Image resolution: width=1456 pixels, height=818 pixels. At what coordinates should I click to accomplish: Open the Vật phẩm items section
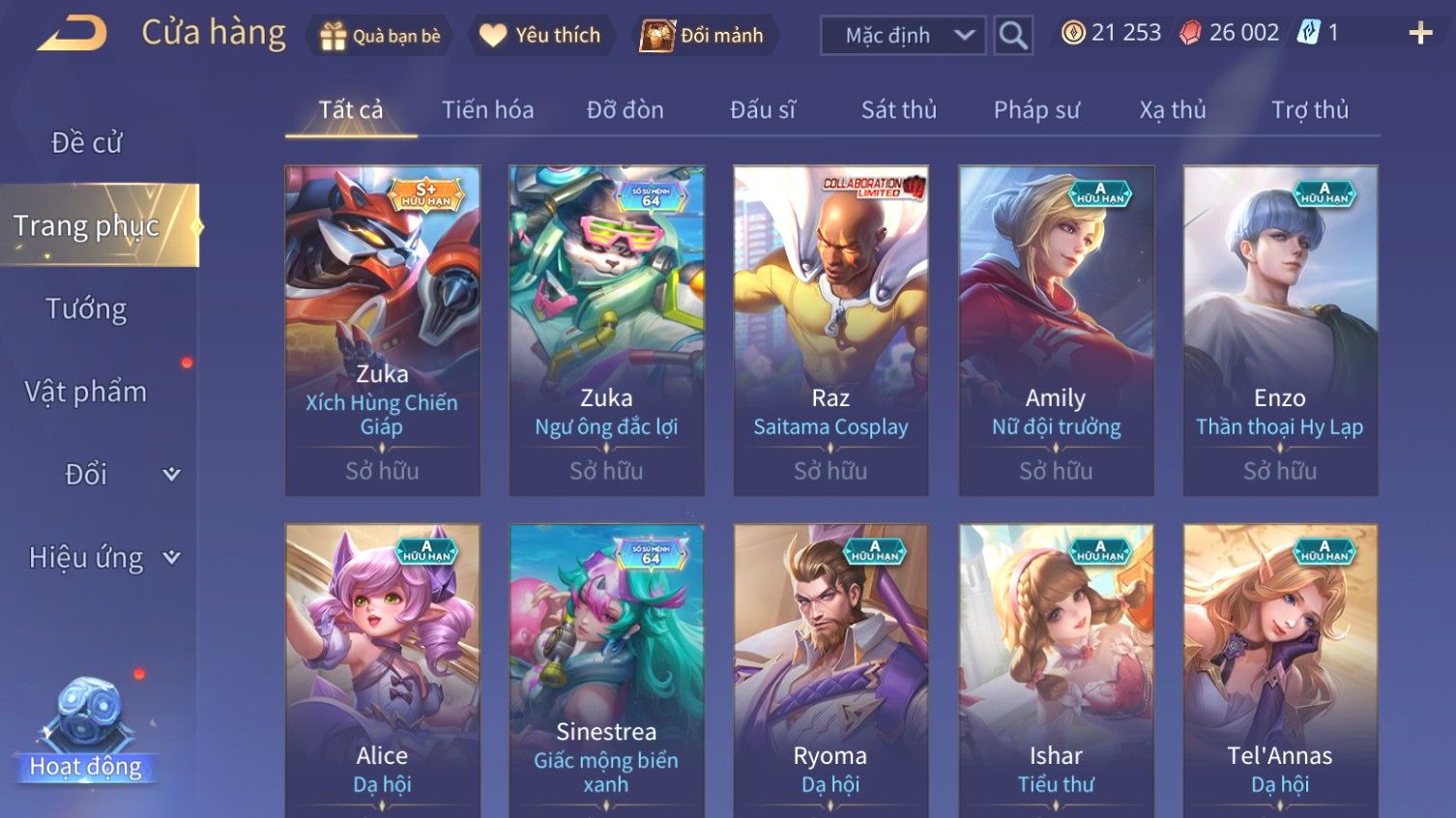pos(87,392)
